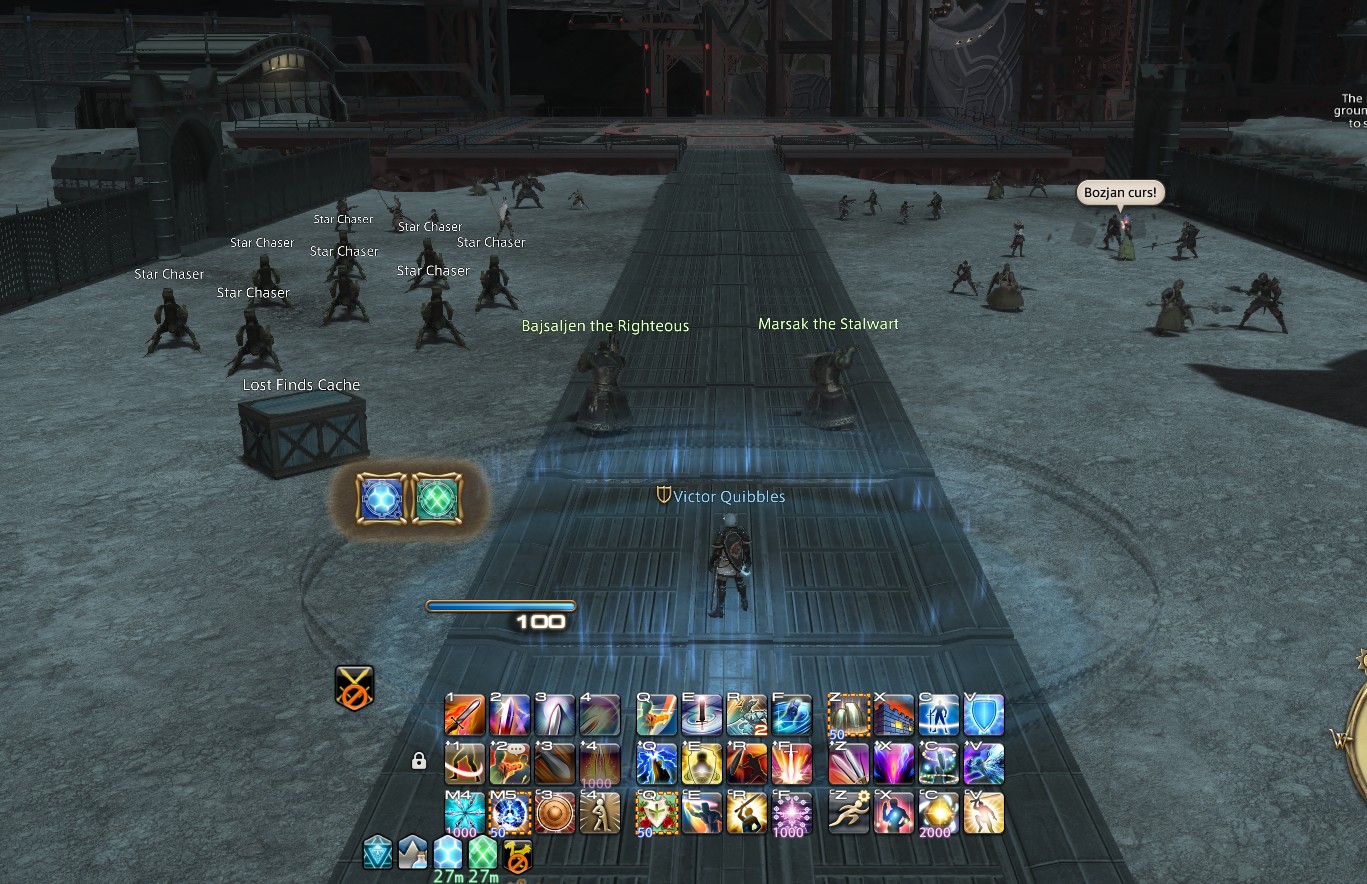Click the glowing blue shield ability icon
The image size is (1367, 884).
[983, 715]
